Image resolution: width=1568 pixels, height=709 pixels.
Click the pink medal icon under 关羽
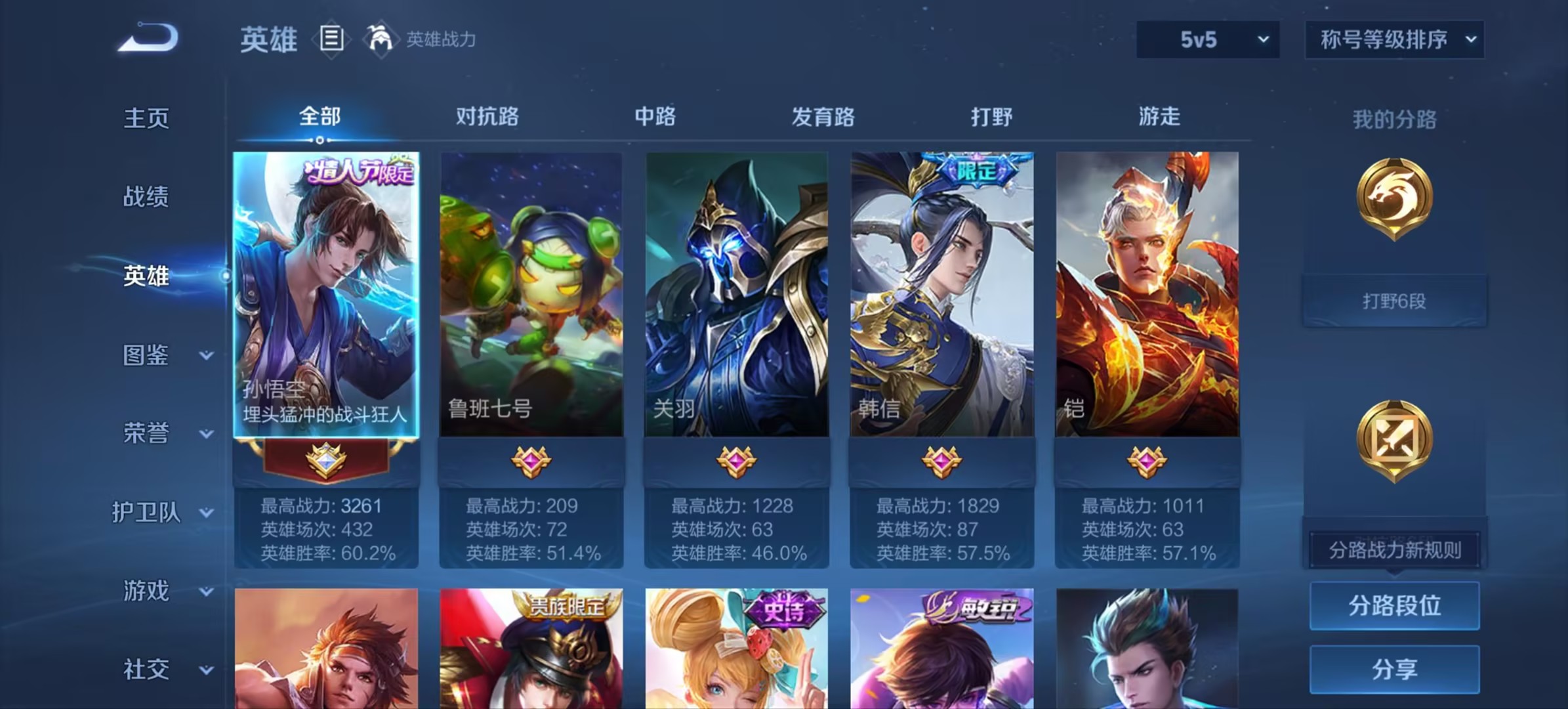(736, 462)
